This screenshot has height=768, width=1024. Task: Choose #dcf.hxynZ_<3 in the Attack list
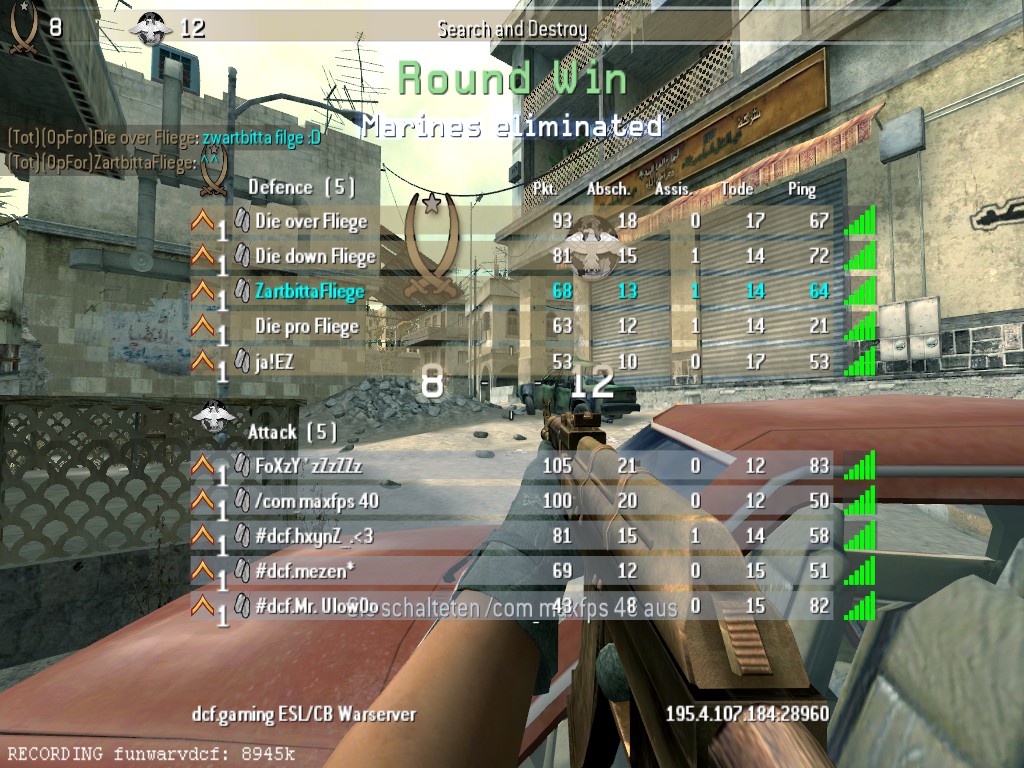(313, 535)
